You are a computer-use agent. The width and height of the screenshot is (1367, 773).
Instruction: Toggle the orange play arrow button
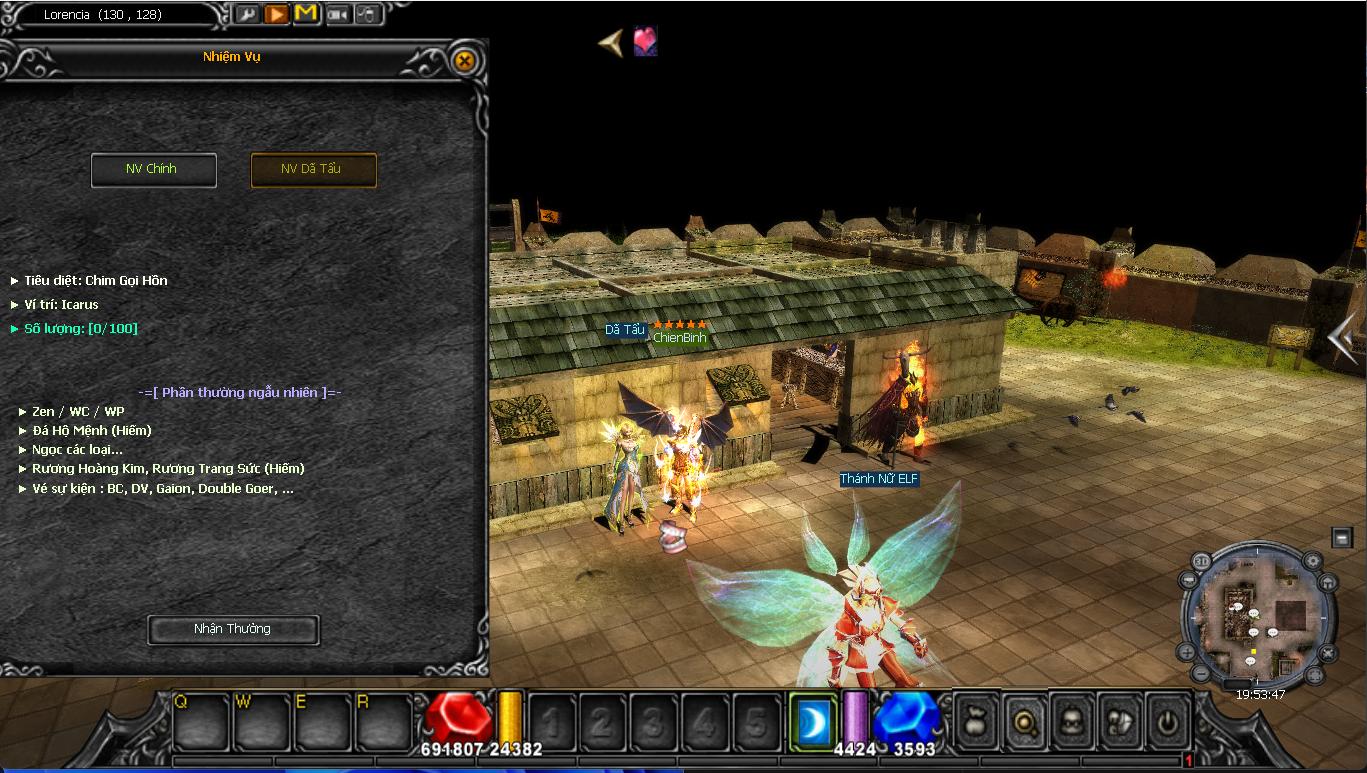277,15
